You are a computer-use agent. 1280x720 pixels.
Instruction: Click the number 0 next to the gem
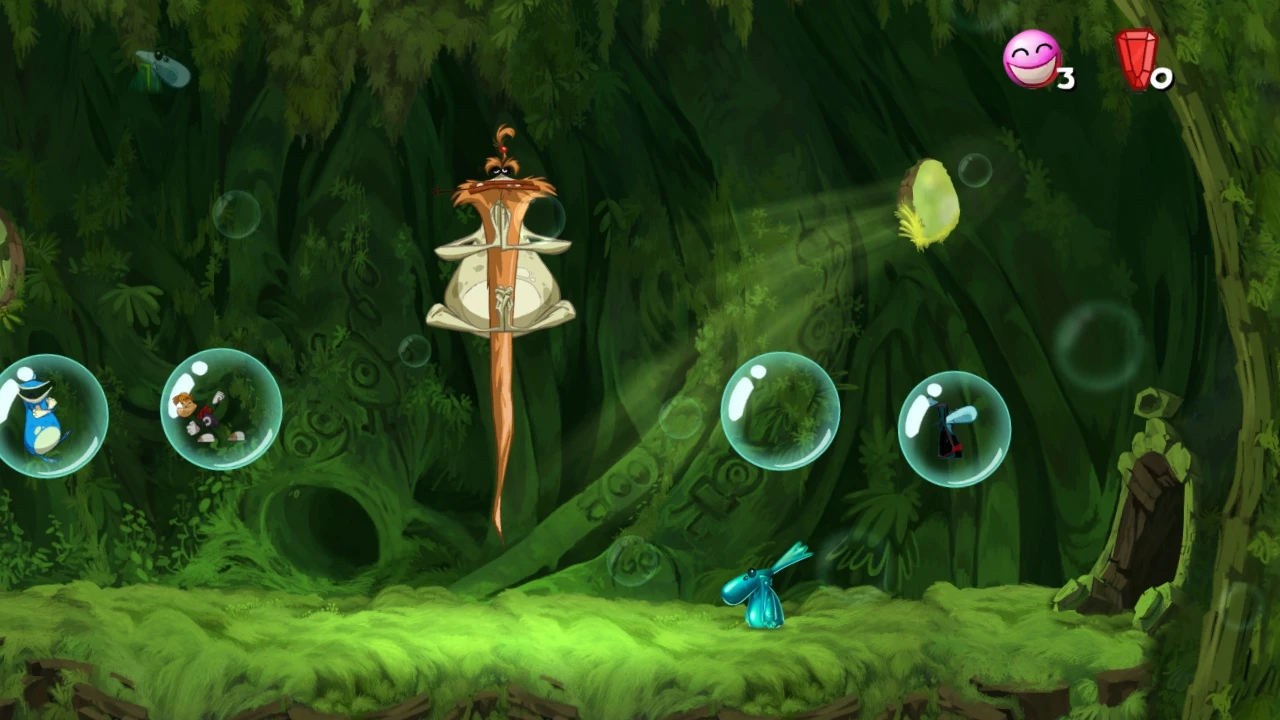coord(1163,78)
